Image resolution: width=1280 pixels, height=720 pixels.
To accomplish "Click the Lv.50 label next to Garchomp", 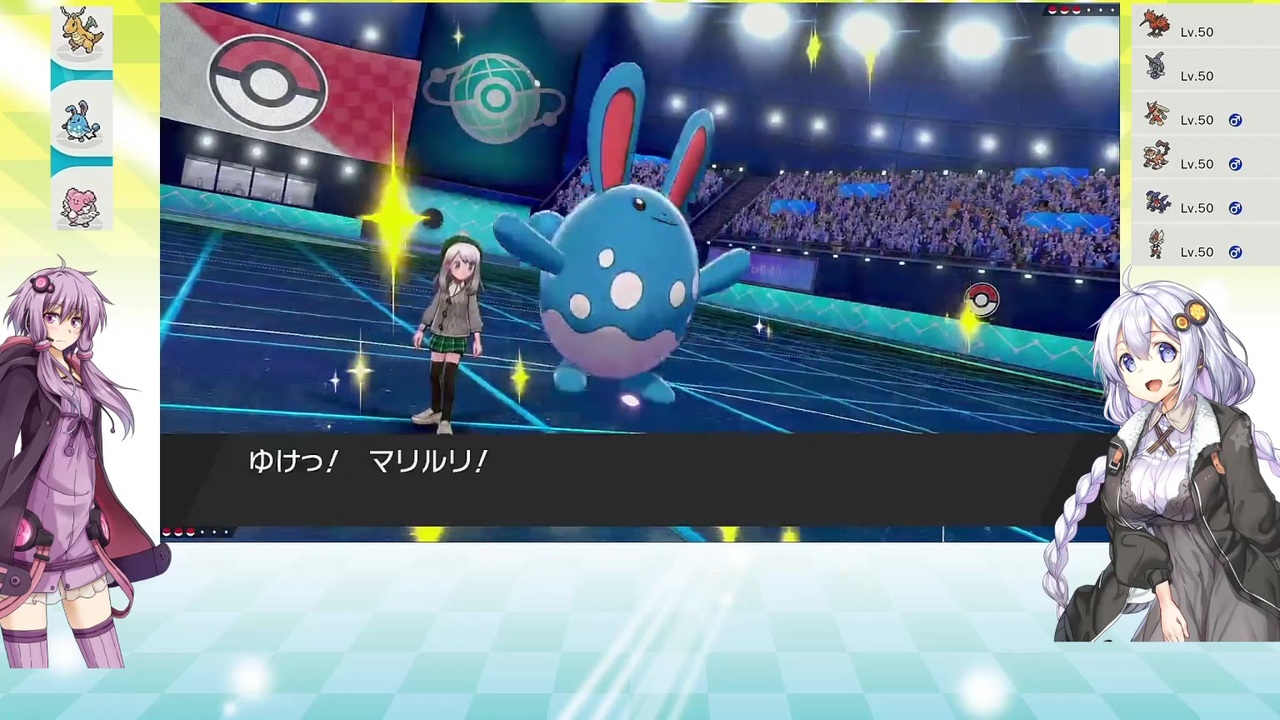I will coord(1197,207).
